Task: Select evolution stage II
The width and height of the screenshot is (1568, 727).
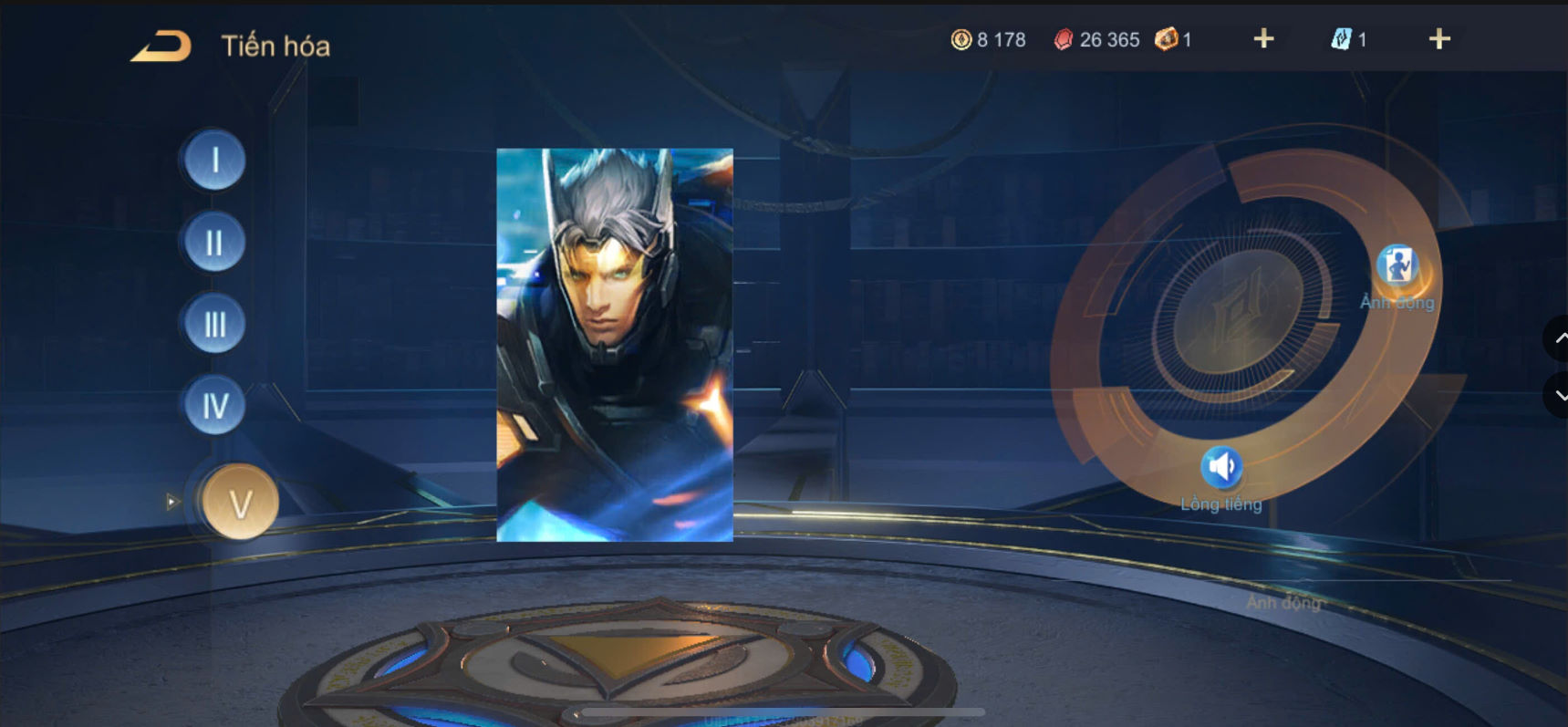Action: click(213, 243)
